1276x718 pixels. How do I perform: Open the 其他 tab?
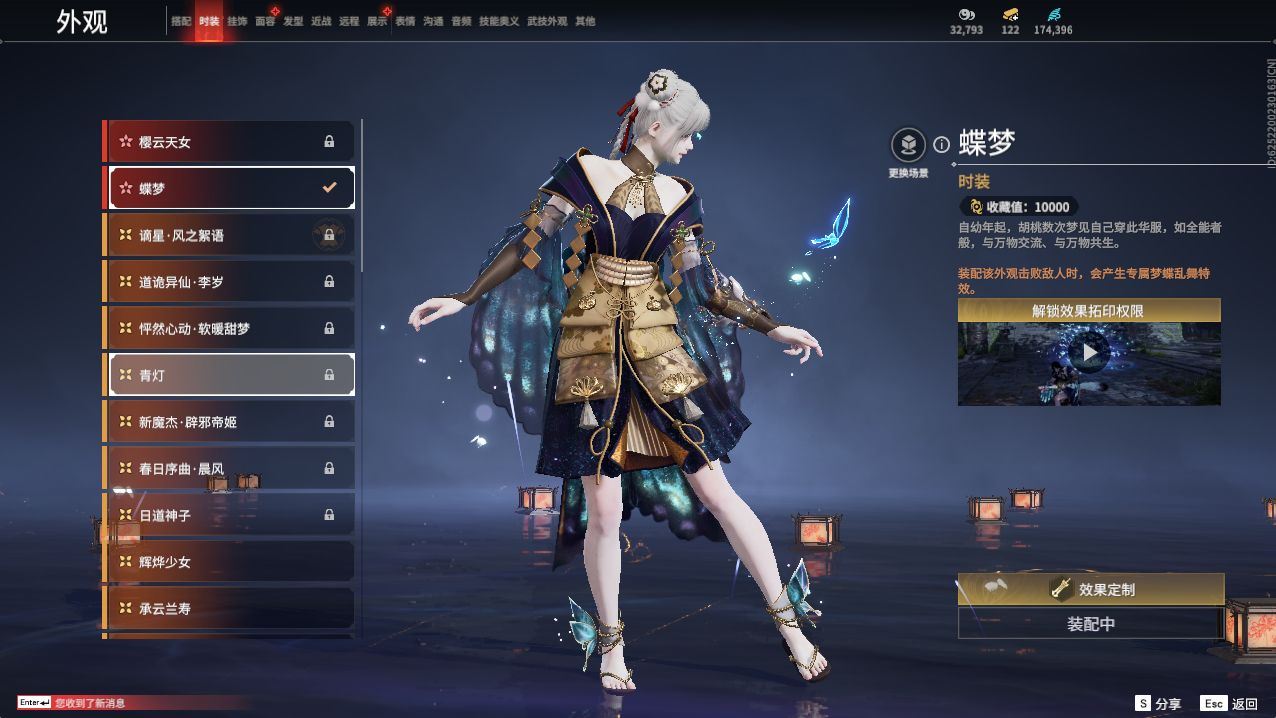(585, 21)
